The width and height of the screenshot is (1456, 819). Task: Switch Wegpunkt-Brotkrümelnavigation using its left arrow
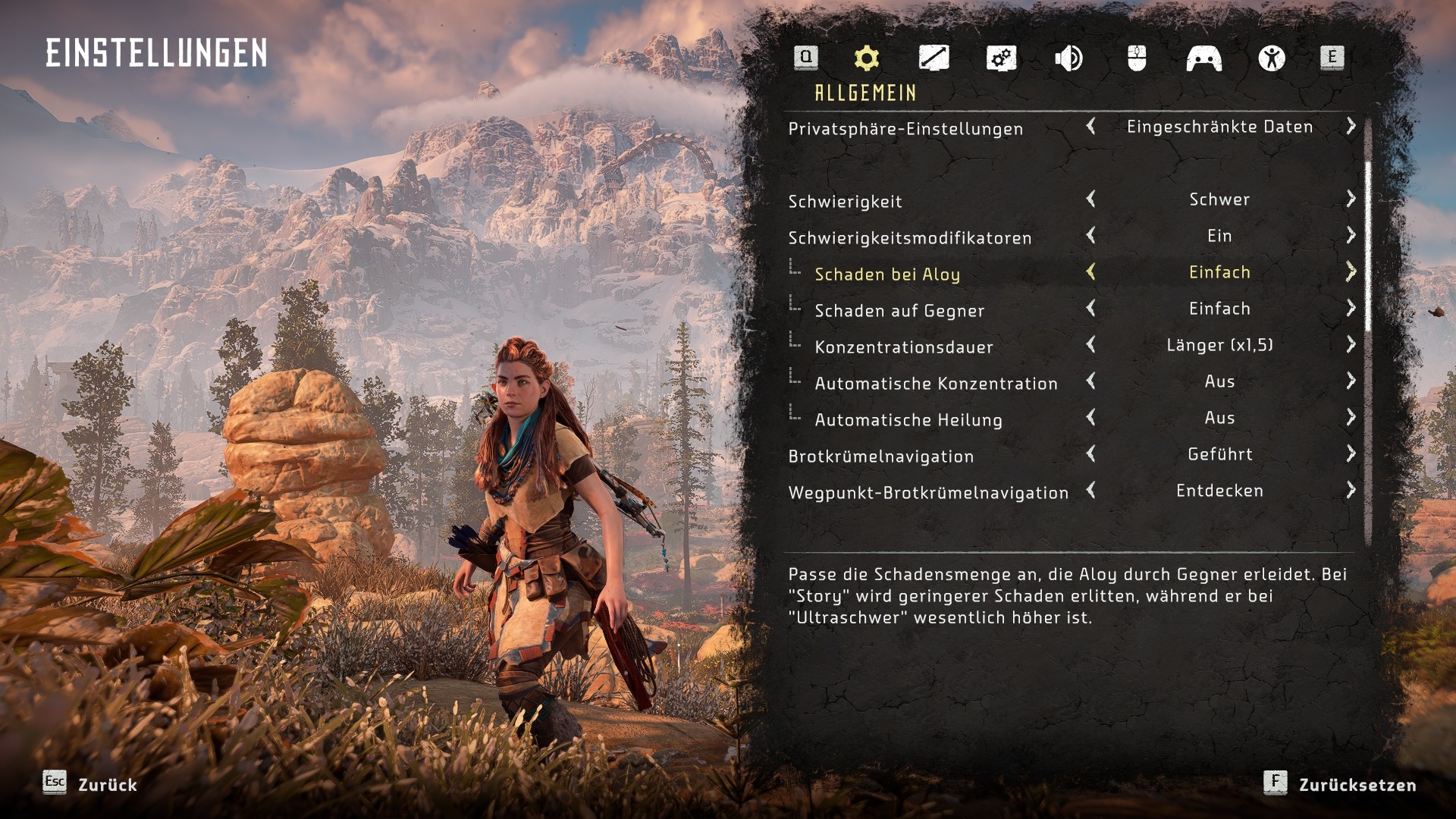point(1091,491)
